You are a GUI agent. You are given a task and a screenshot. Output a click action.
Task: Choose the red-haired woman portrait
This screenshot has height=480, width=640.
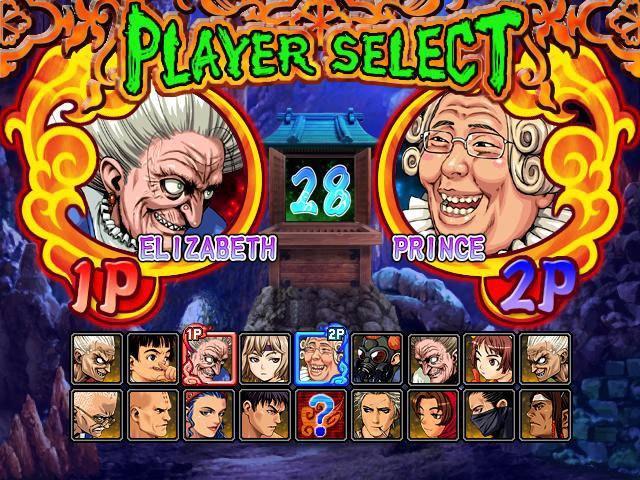(x=433, y=414)
